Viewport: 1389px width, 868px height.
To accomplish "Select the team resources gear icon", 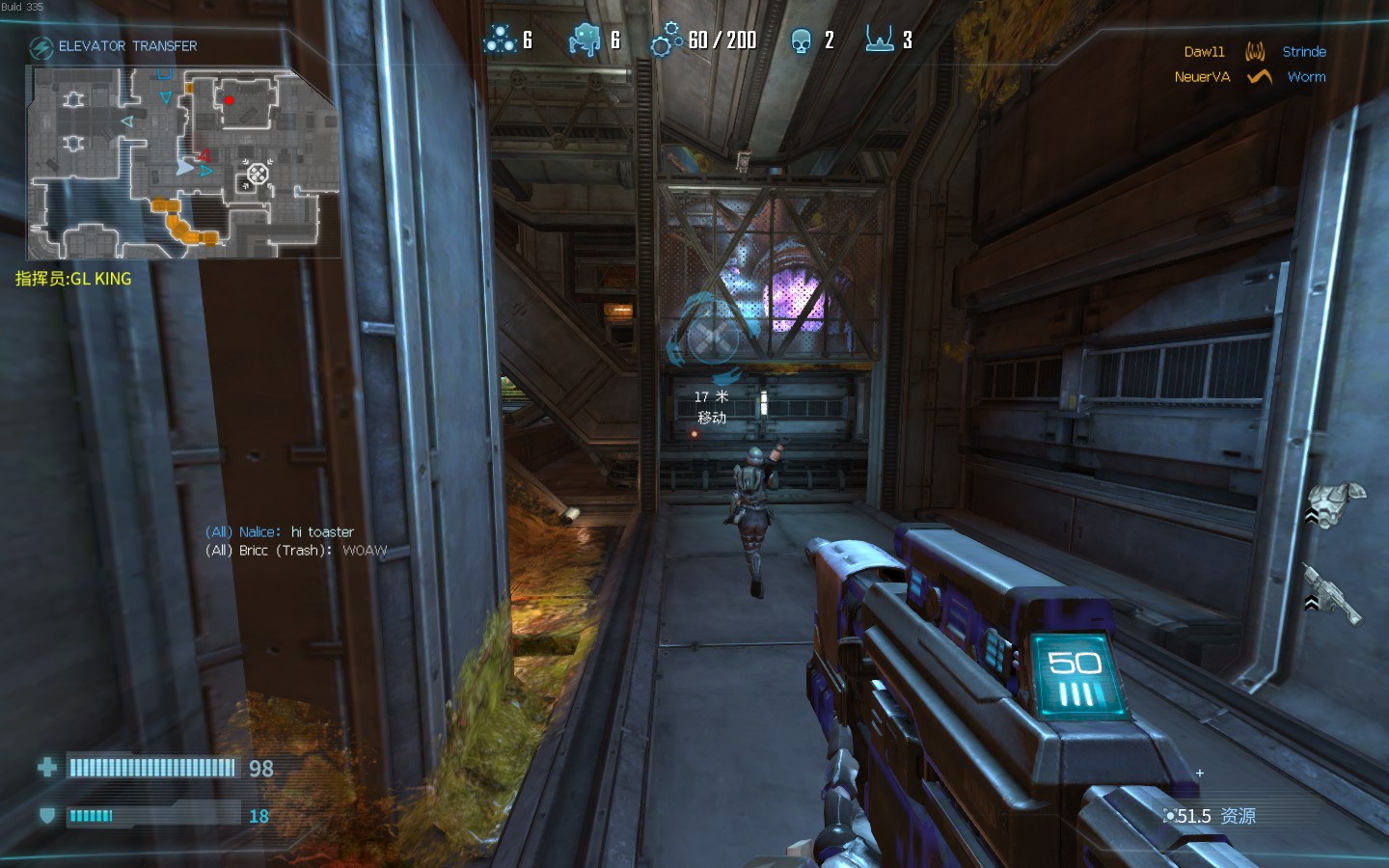I will coord(667,40).
